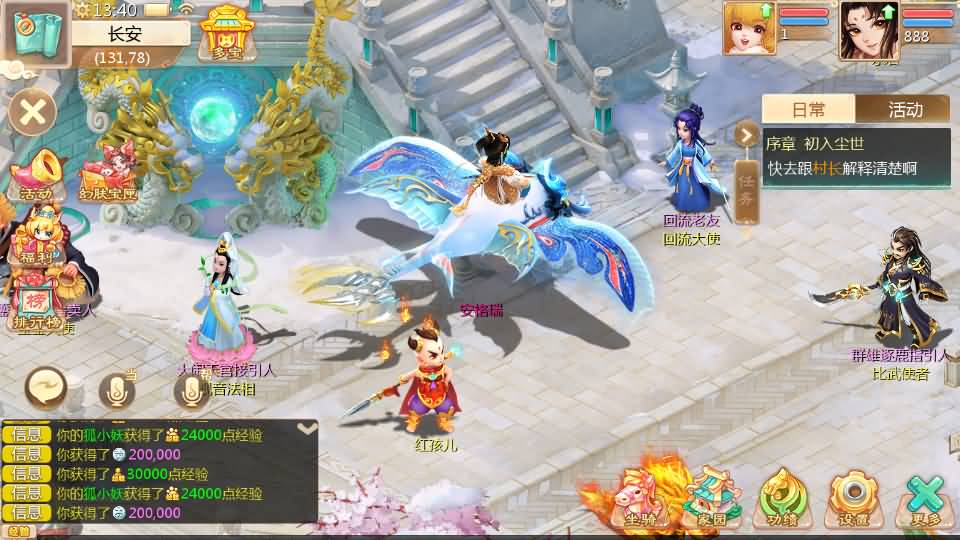
Task: Close the left side menu with X
Action: click(x=33, y=111)
